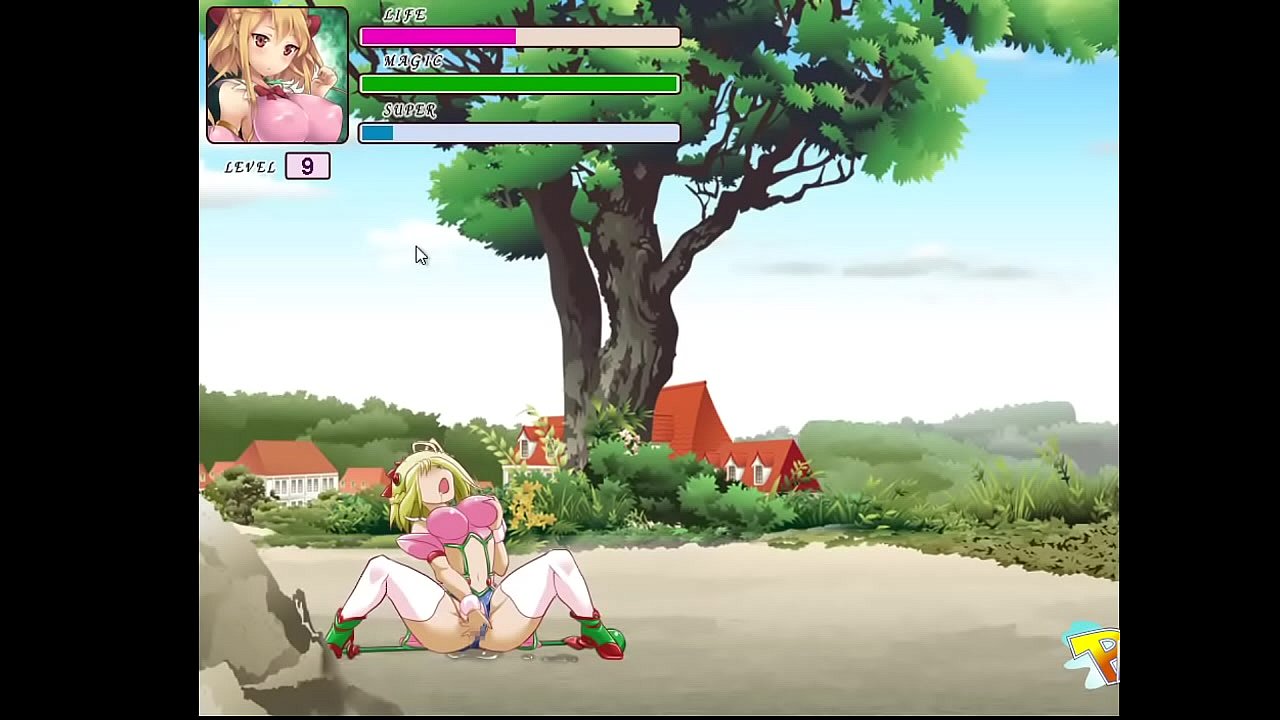The height and width of the screenshot is (720, 1280).
Task: Click the mouse cursor arrow on screen
Action: [420, 255]
